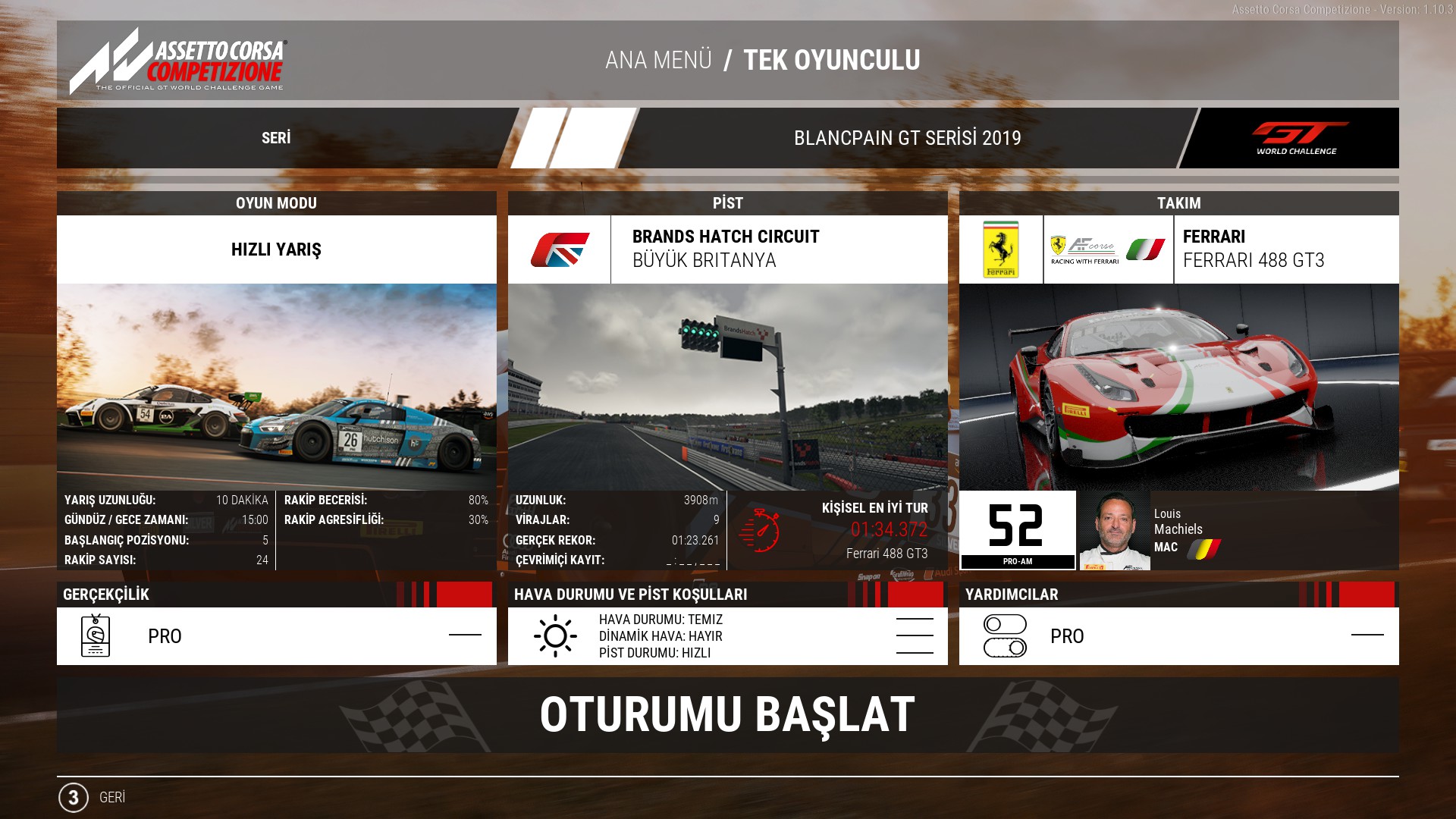Return to Ana Menü breadcrumb
The height and width of the screenshot is (819, 1456).
(x=658, y=60)
